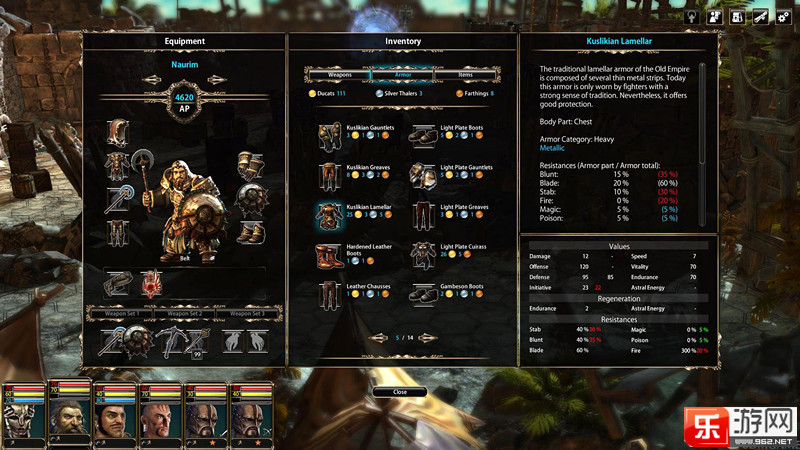Screen dimensions: 800x450
Task: Pick the Kuslikian Greaves item
Action: 331,174
